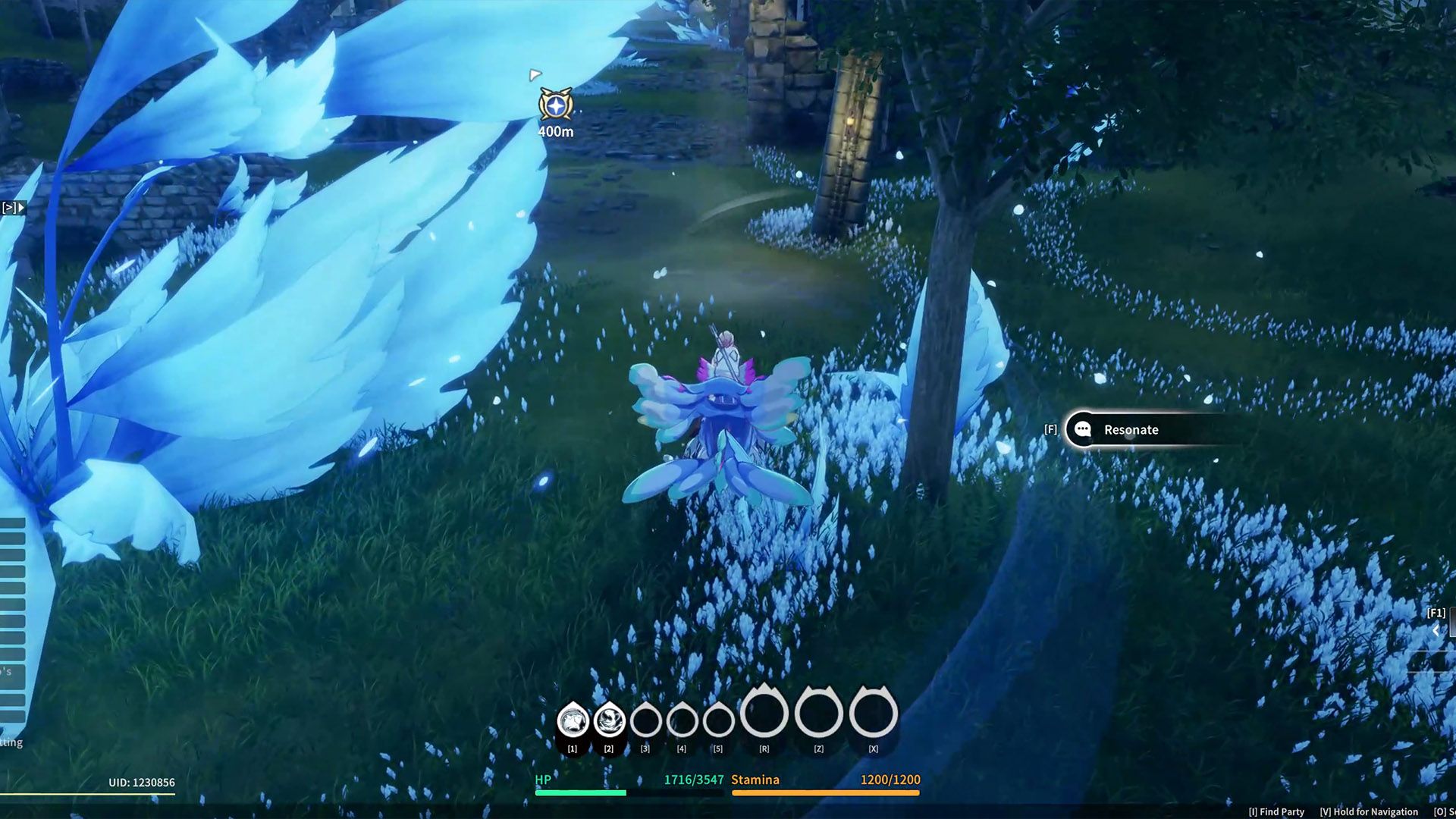Open the Find Party option
Viewport: 1456px width, 819px height.
[1276, 811]
